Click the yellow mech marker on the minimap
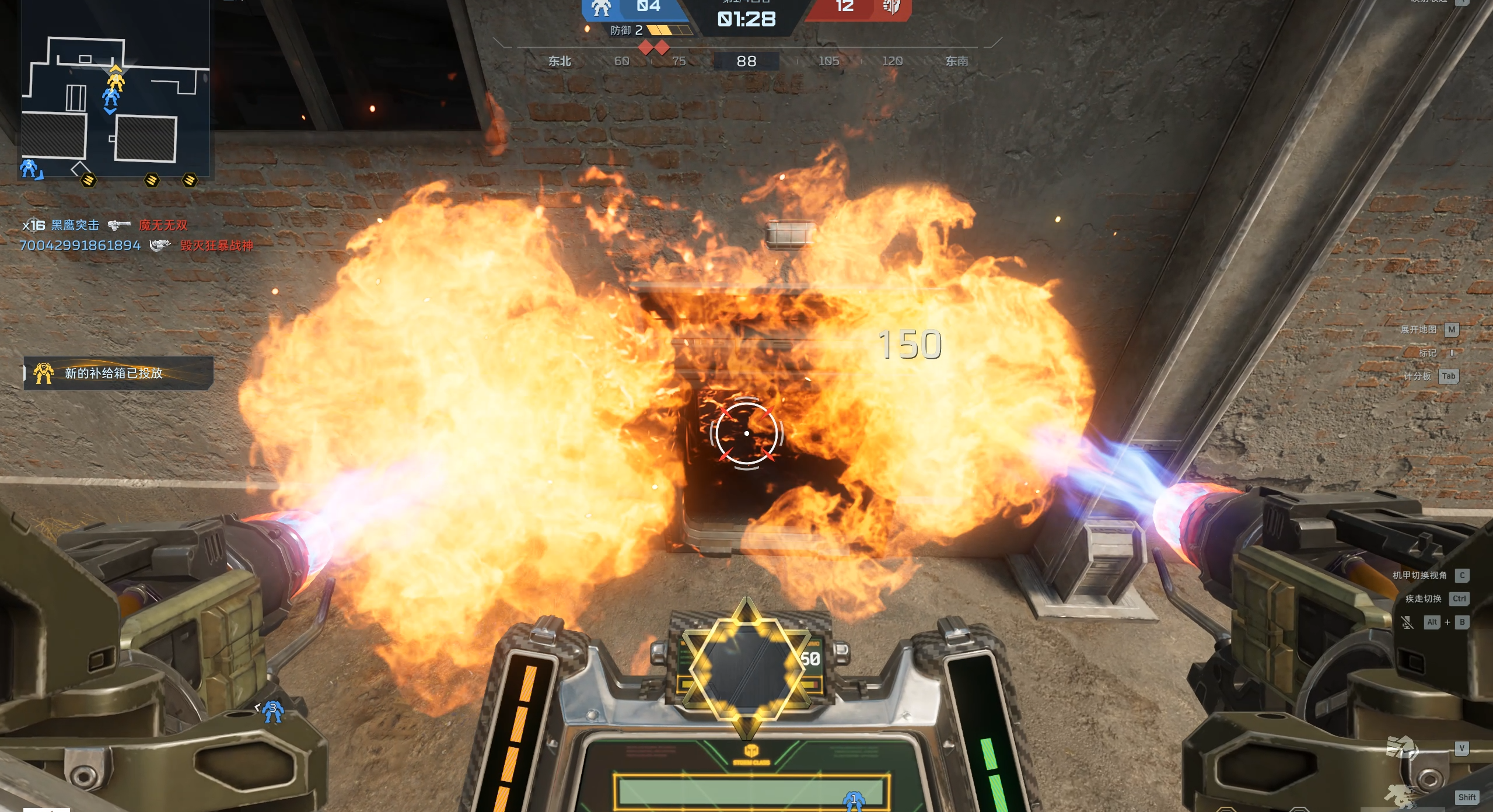This screenshot has height=812, width=1493. (116, 82)
